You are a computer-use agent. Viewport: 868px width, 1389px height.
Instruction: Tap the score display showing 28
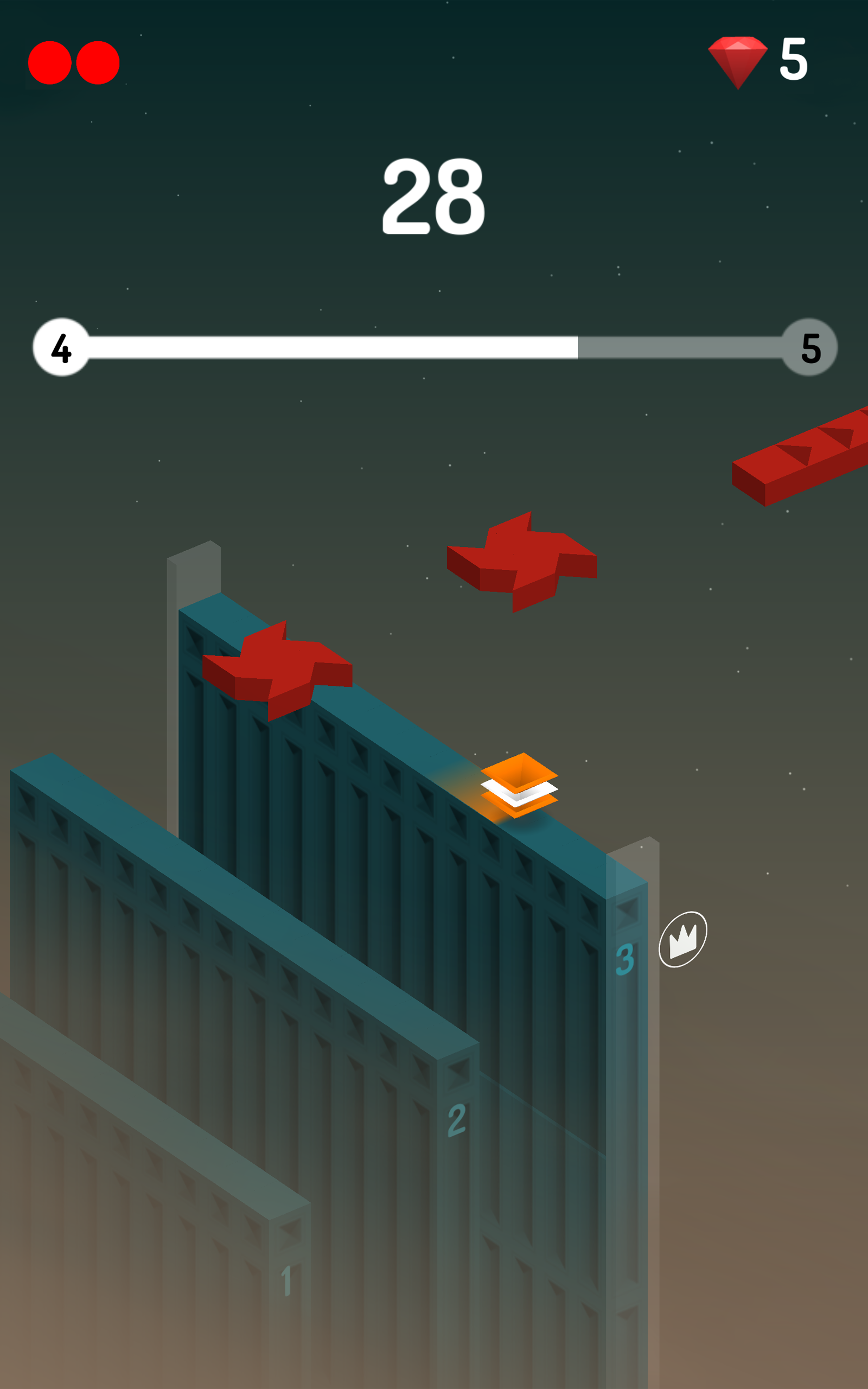pyautogui.click(x=435, y=194)
